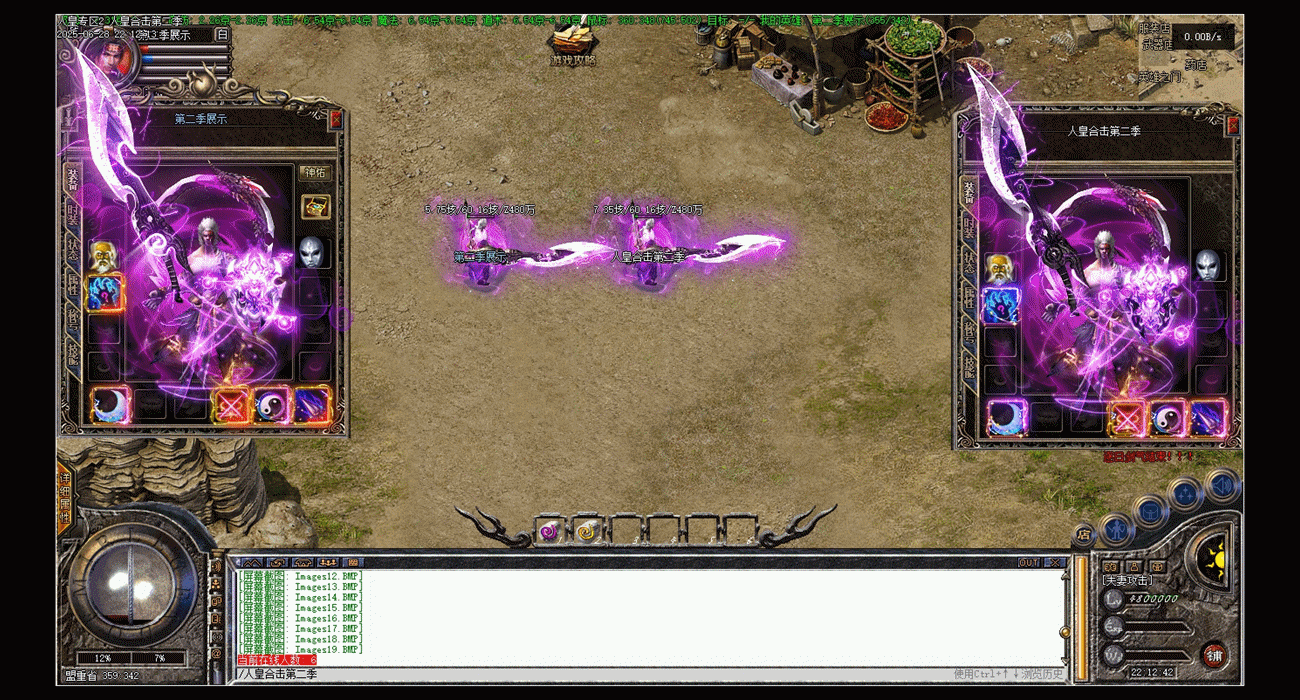Open the 状态 tab in the left panel
The width and height of the screenshot is (1300, 700).
73,250
